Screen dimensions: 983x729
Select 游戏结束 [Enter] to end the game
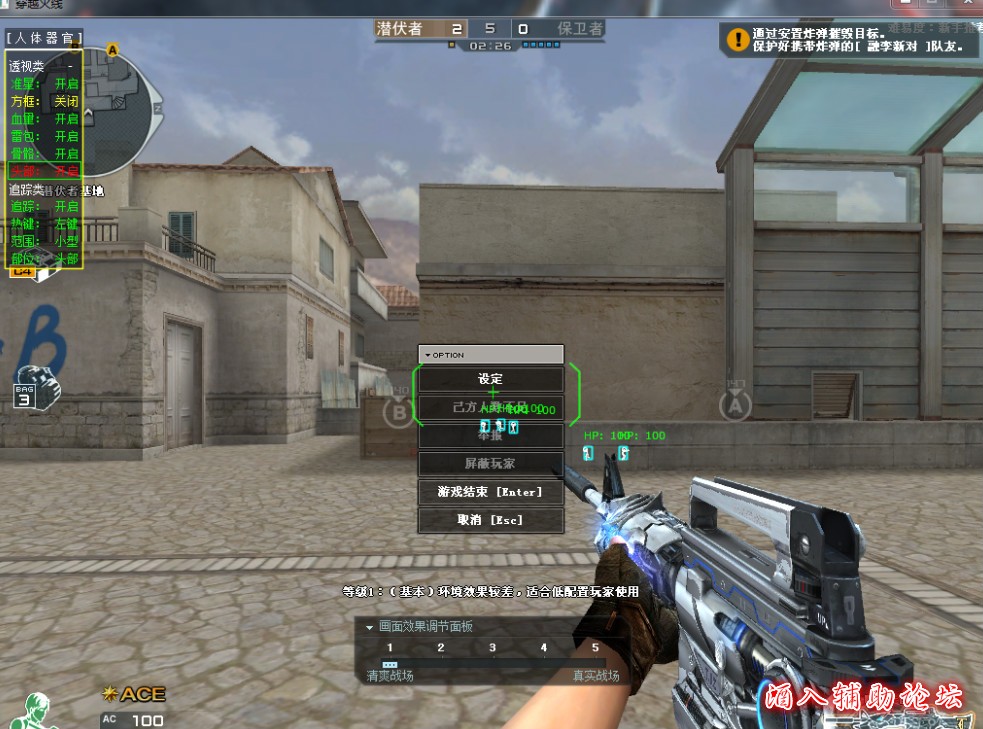(x=490, y=492)
